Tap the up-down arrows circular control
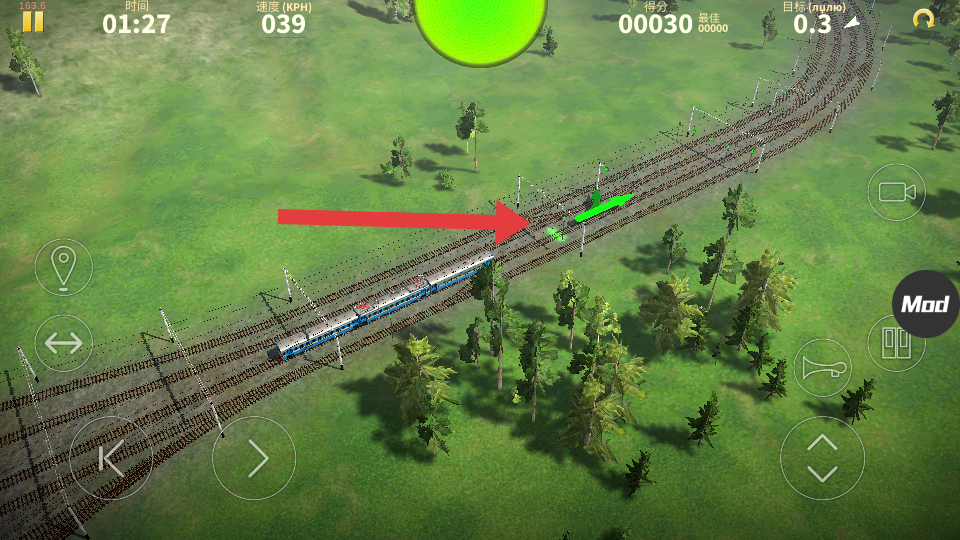The height and width of the screenshot is (540, 960). (822, 458)
